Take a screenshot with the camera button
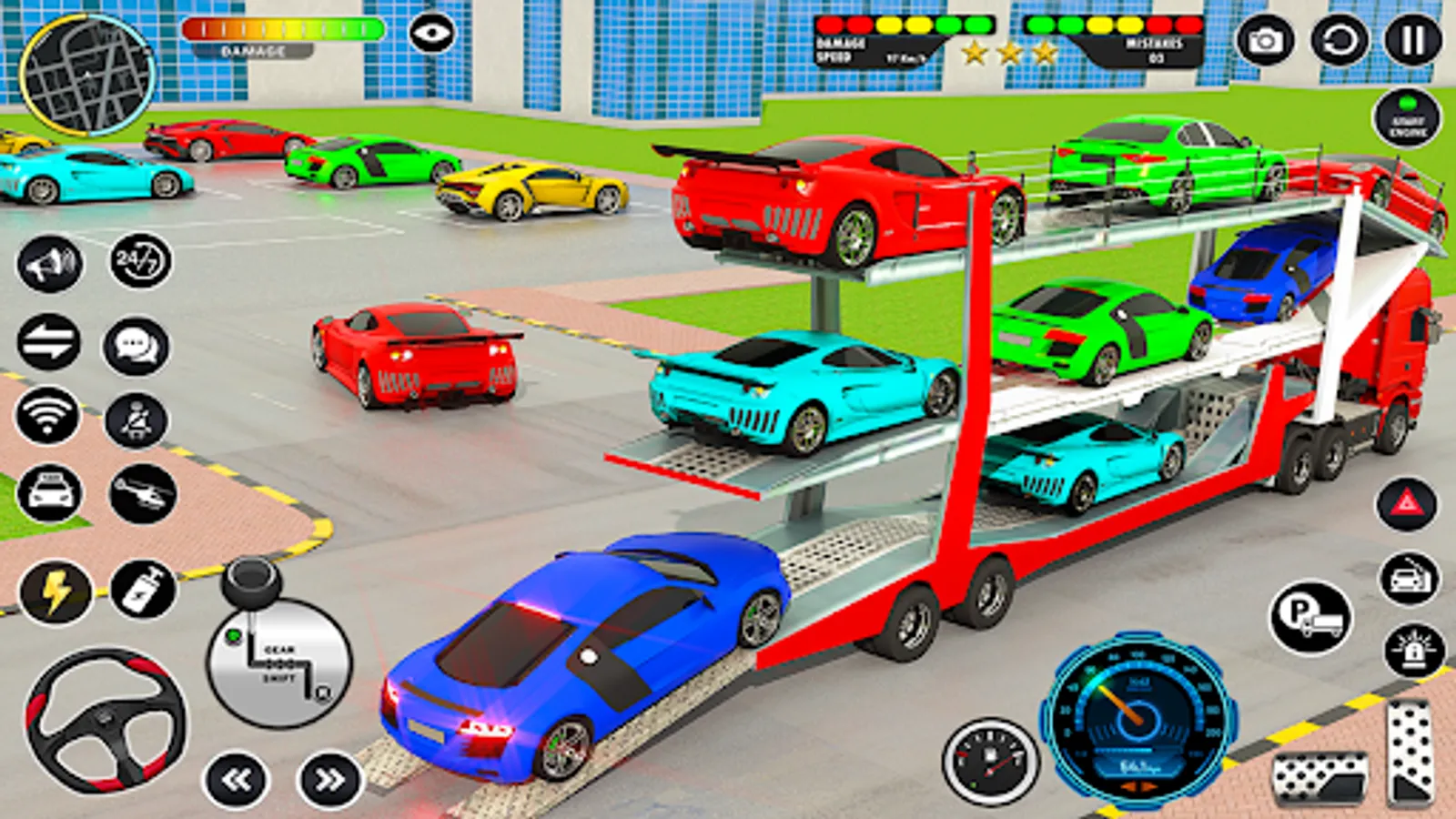 tap(1264, 41)
